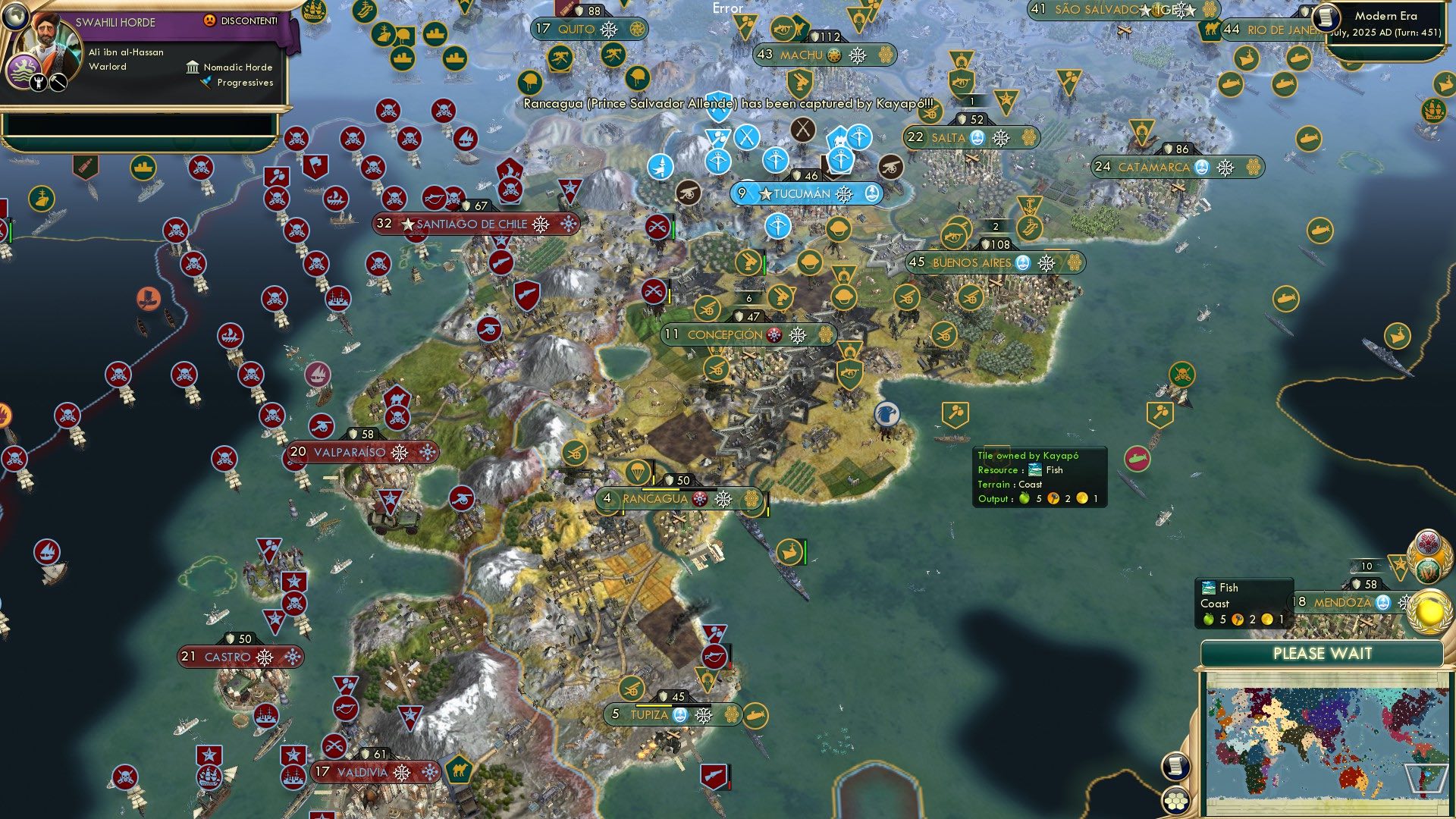
Task: Select the paratrooper unit above Rancagua
Action: [x=638, y=472]
